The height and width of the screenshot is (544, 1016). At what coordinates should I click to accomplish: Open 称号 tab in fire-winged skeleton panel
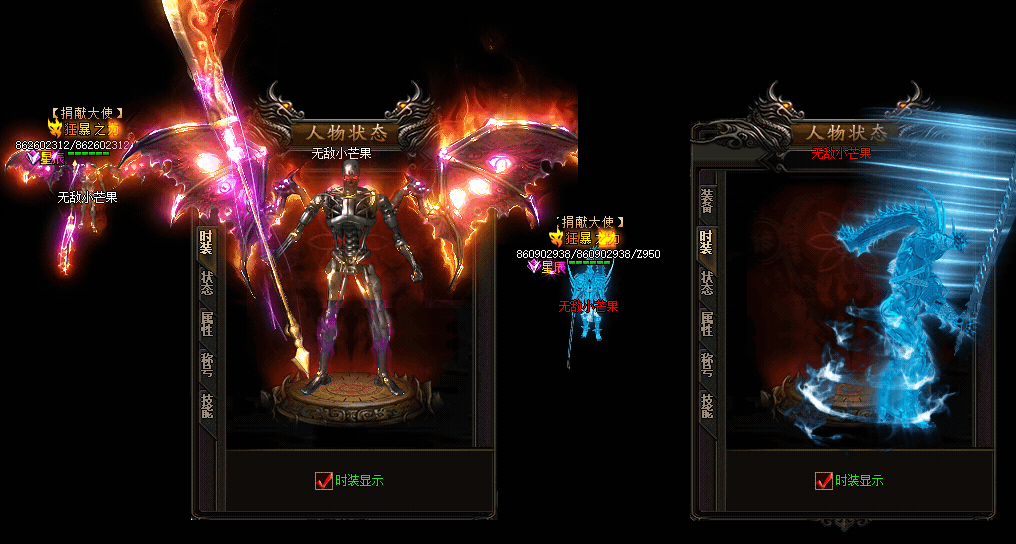coord(206,364)
